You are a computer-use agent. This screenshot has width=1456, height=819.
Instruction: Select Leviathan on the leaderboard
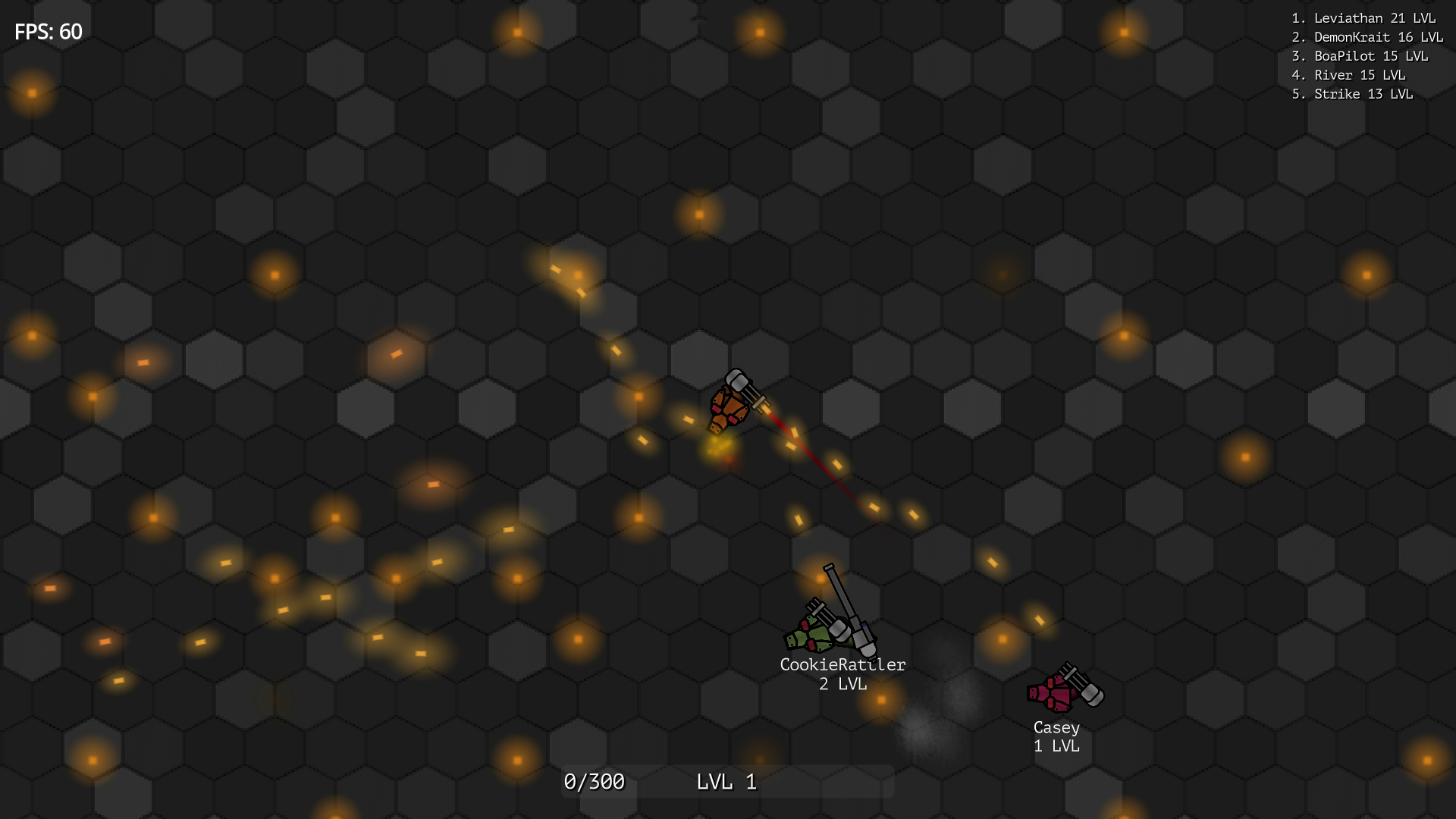(1363, 17)
